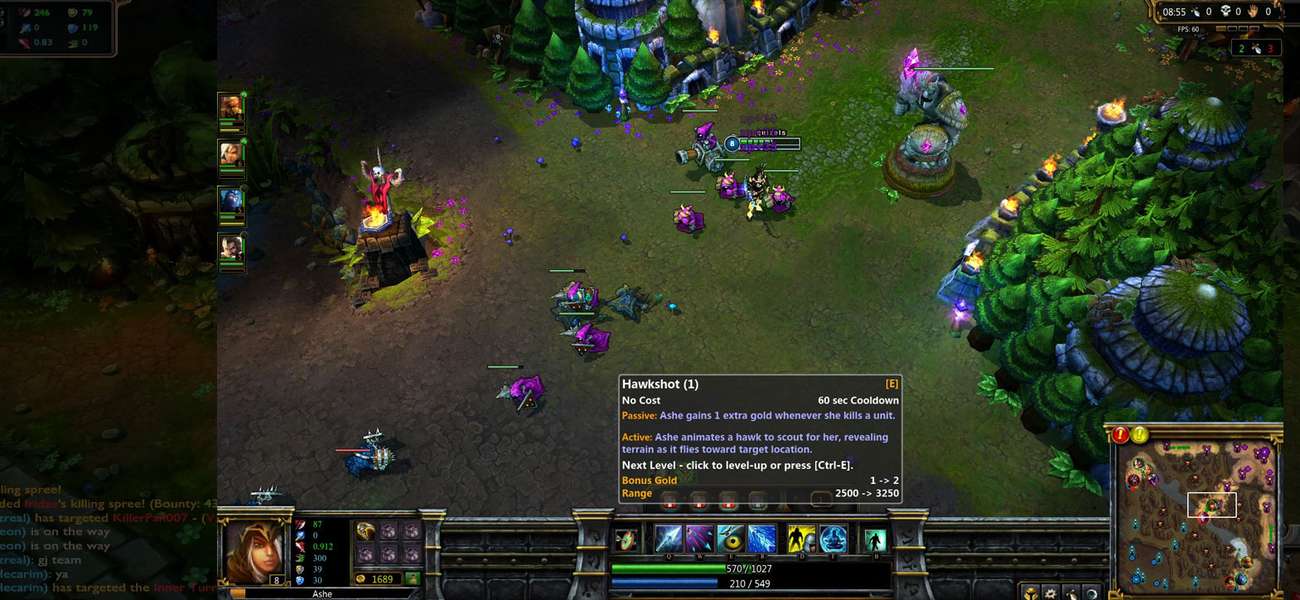Fire the Enchanted Crystal Arrow ultimate

coord(762,539)
